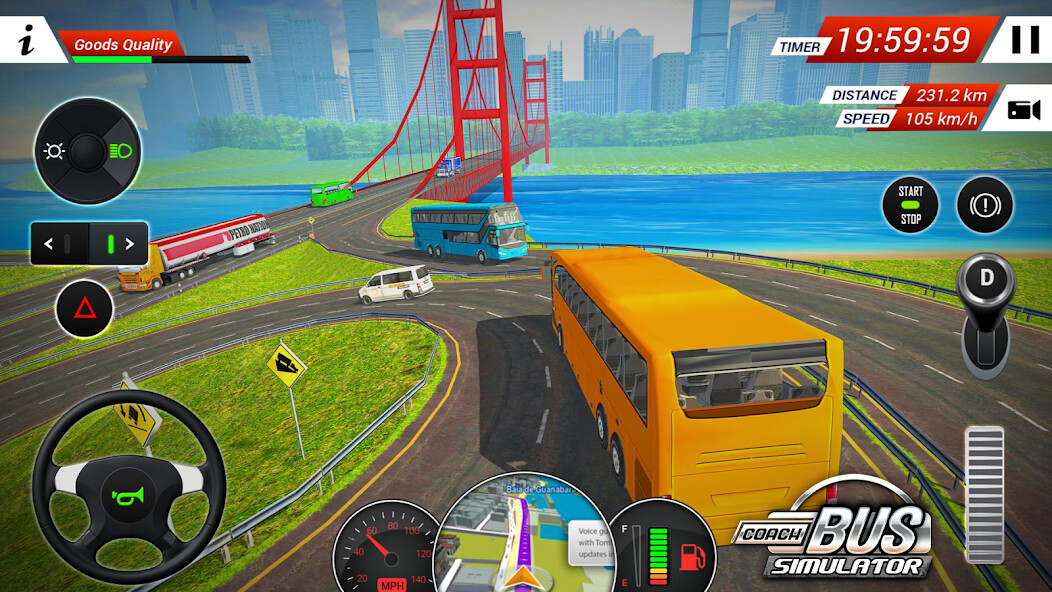Viewport: 1052px width, 592px height.
Task: Tap the accelerator pedal
Action: 984,494
